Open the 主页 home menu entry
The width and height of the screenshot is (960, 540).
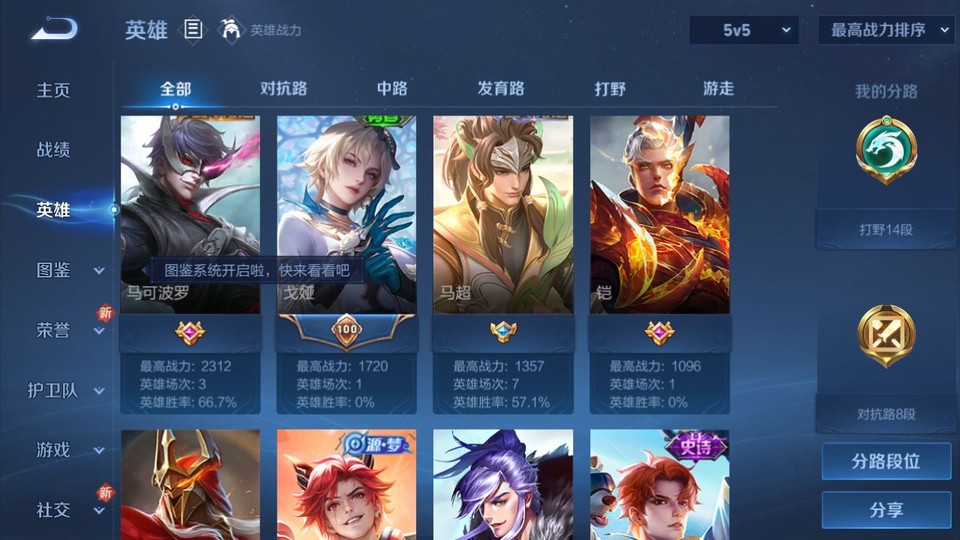(x=54, y=90)
